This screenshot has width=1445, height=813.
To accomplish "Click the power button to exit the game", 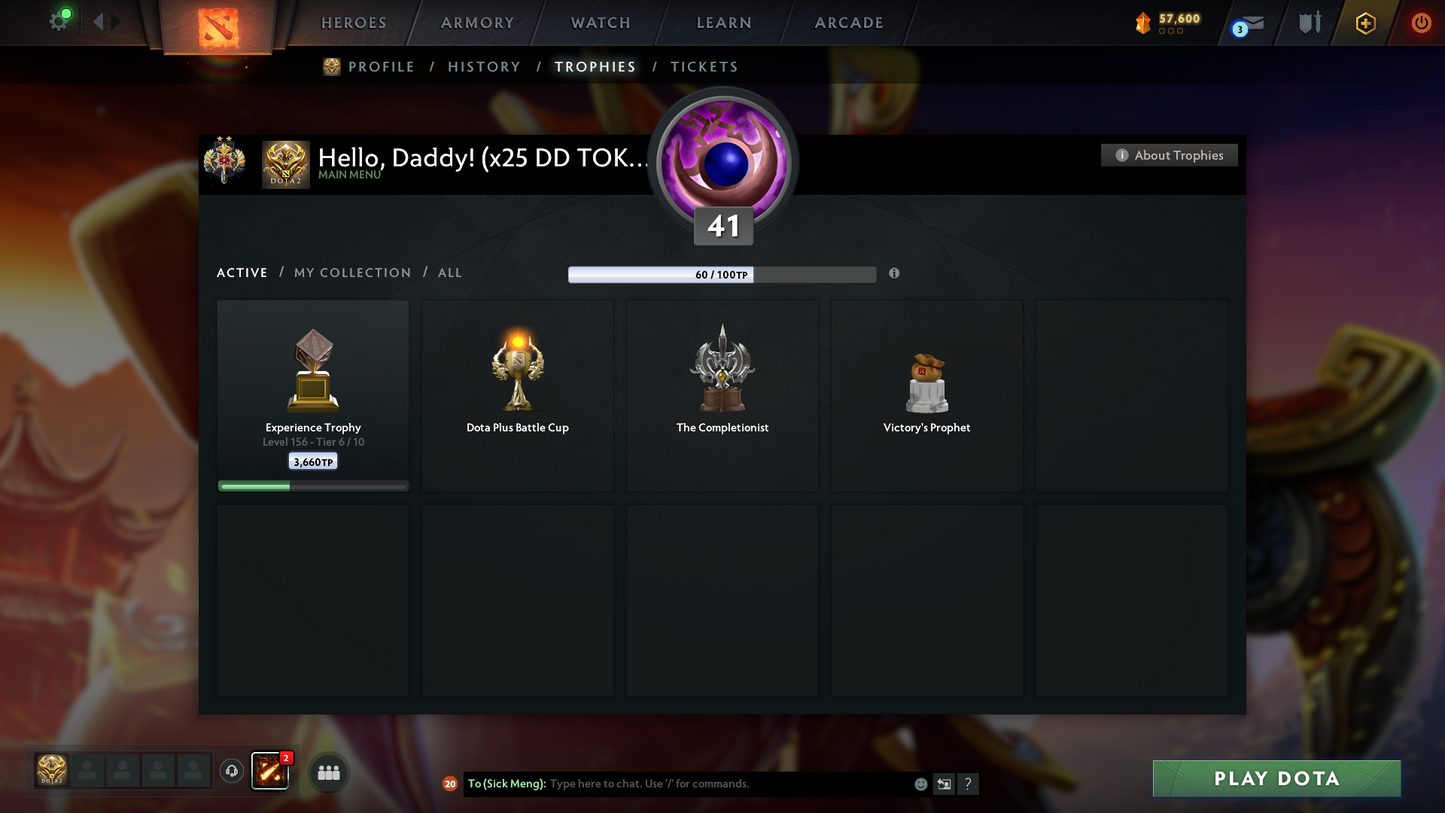I will pos(1421,22).
